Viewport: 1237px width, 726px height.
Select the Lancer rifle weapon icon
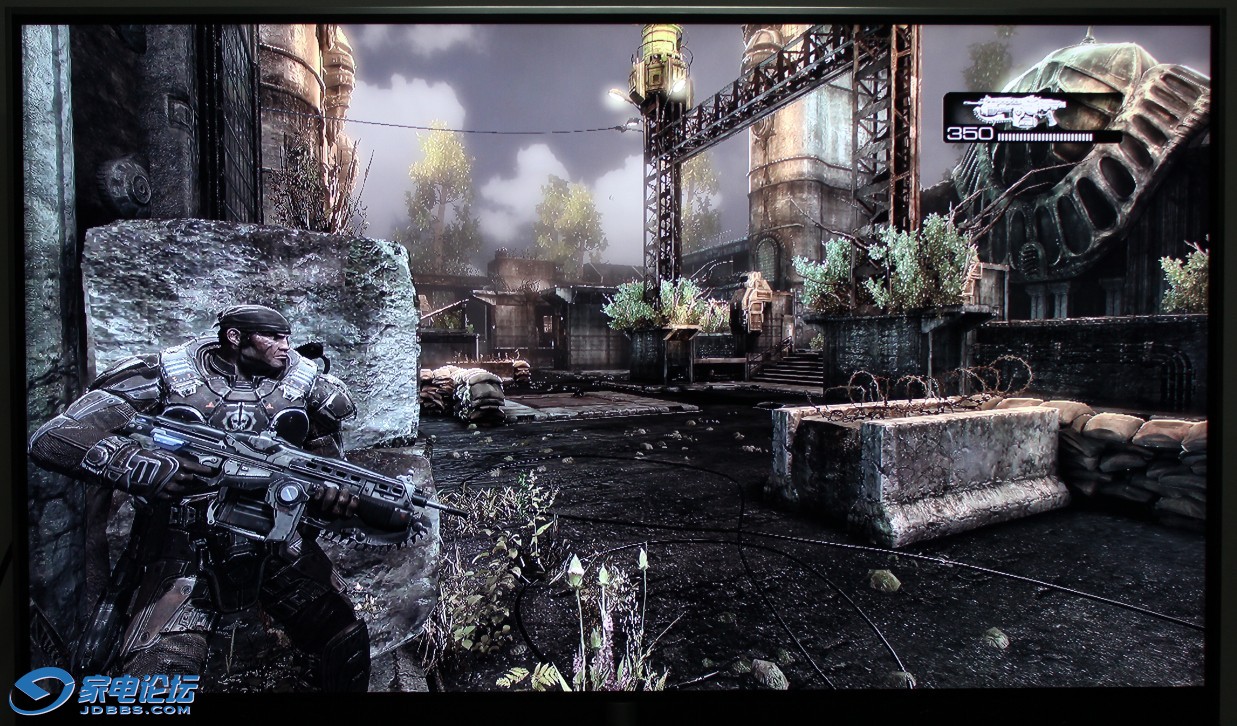pos(1020,110)
